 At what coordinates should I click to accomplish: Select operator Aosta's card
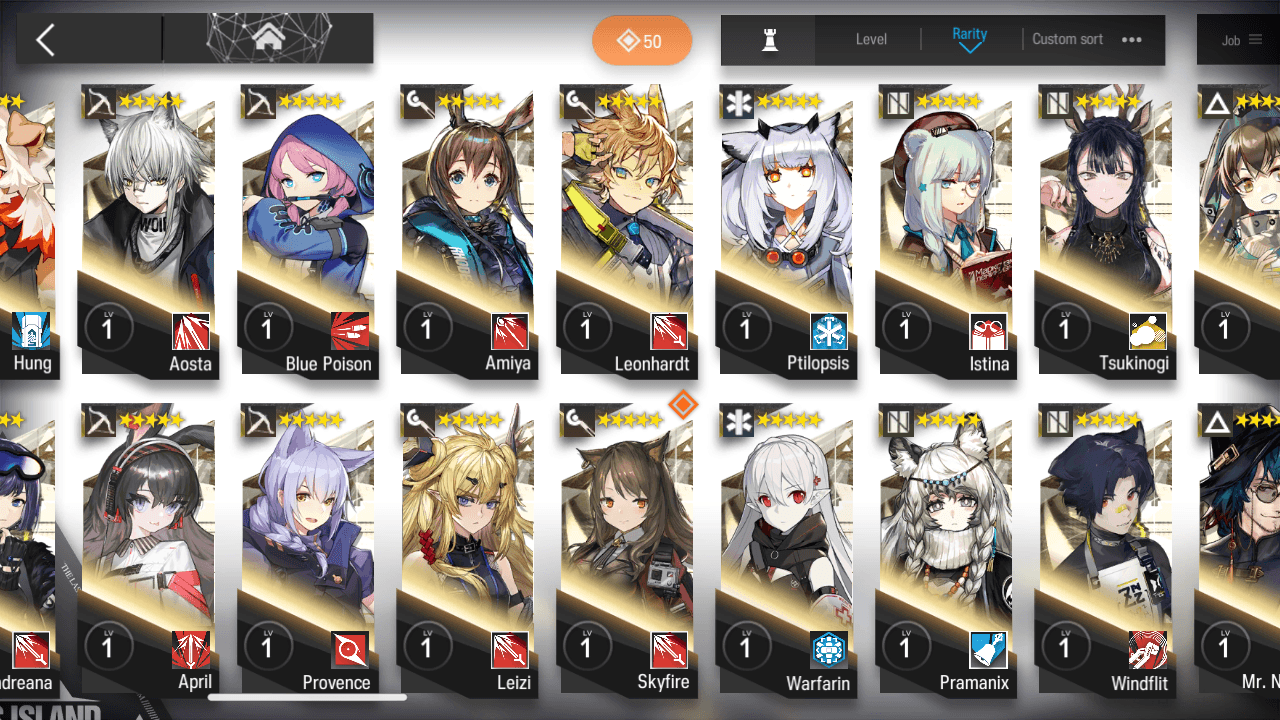tap(148, 230)
